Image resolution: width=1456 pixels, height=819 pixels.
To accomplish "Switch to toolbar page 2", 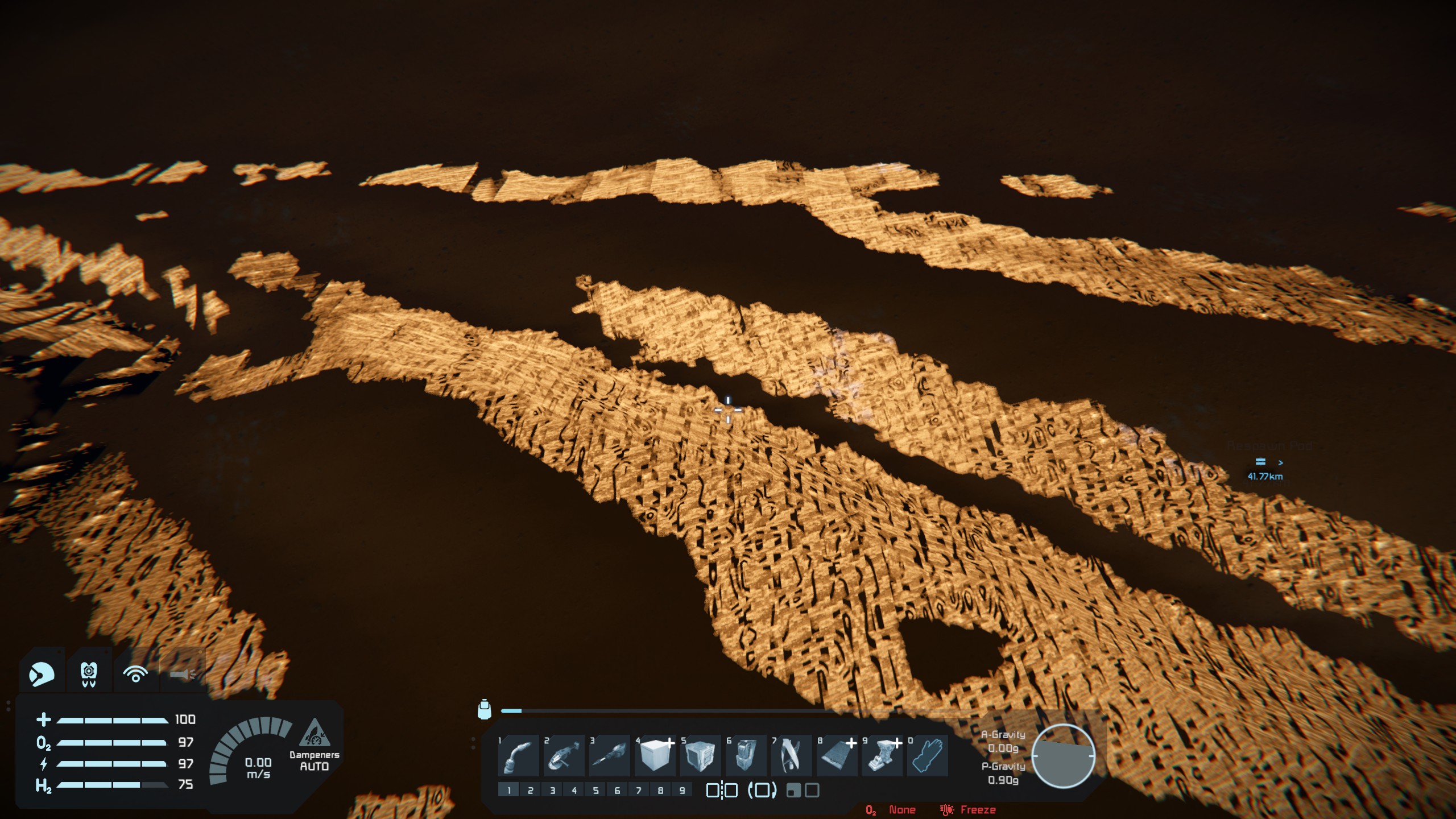I will coord(530,790).
